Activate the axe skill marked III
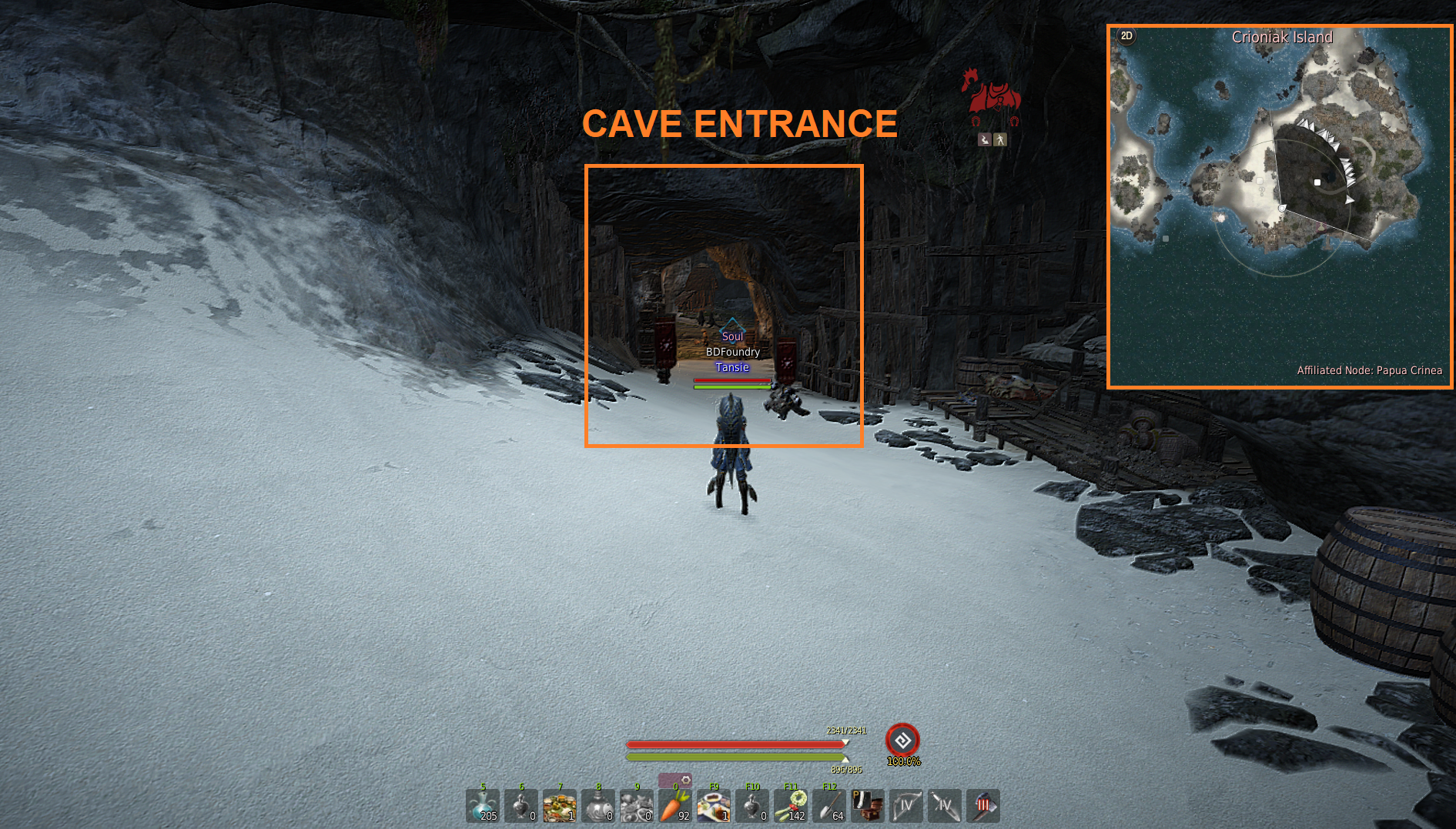 (983, 806)
